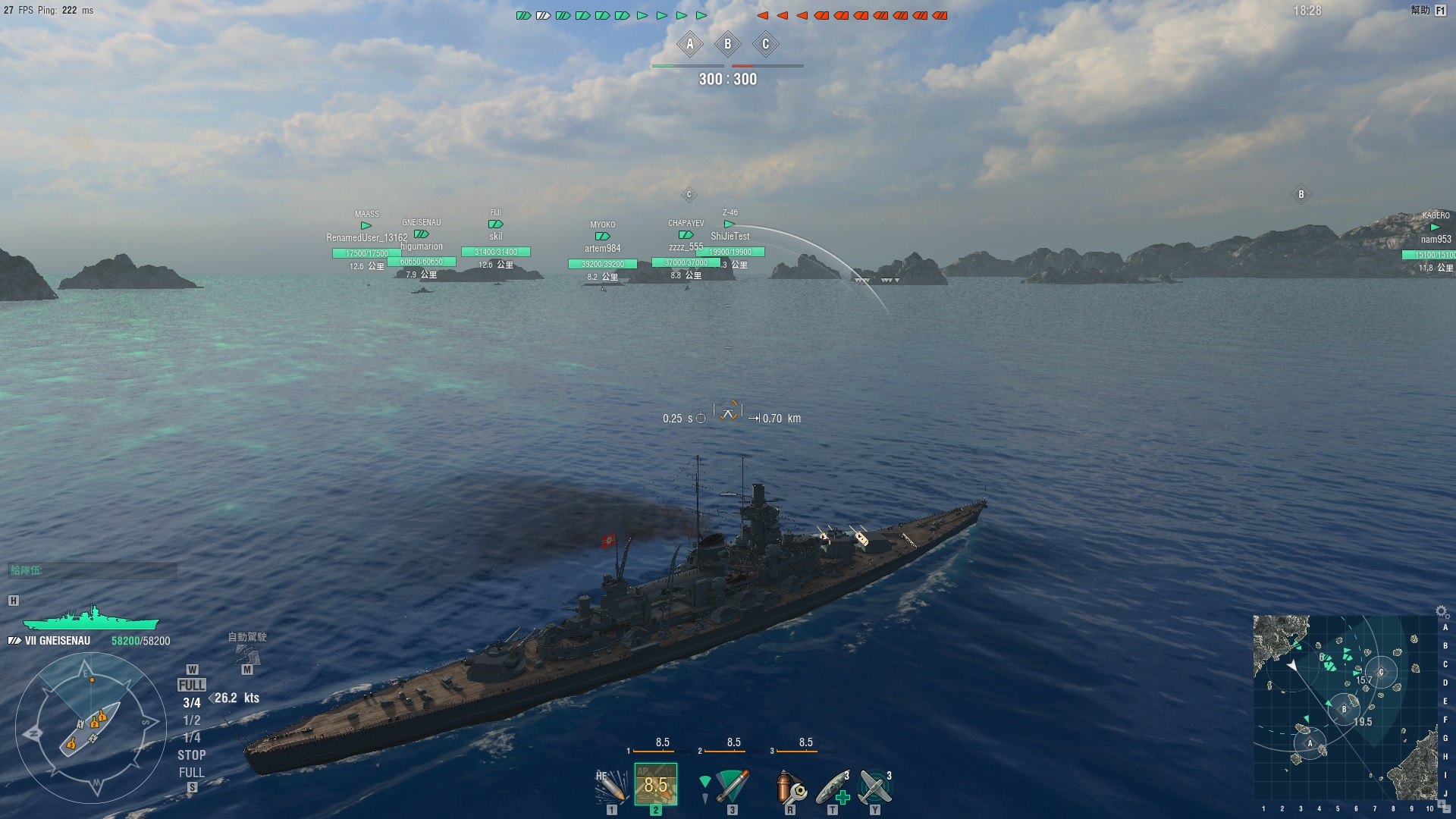Open the minimap settings gear
This screenshot has height=819, width=1456.
click(x=1442, y=612)
